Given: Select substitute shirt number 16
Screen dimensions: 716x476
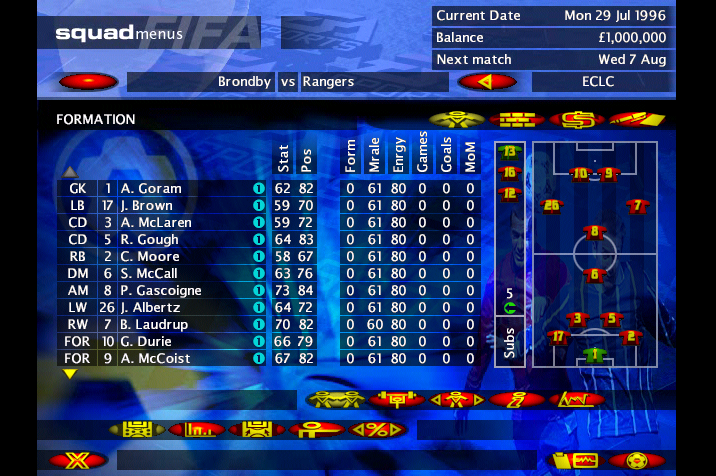Looking at the screenshot, I should click(x=510, y=172).
